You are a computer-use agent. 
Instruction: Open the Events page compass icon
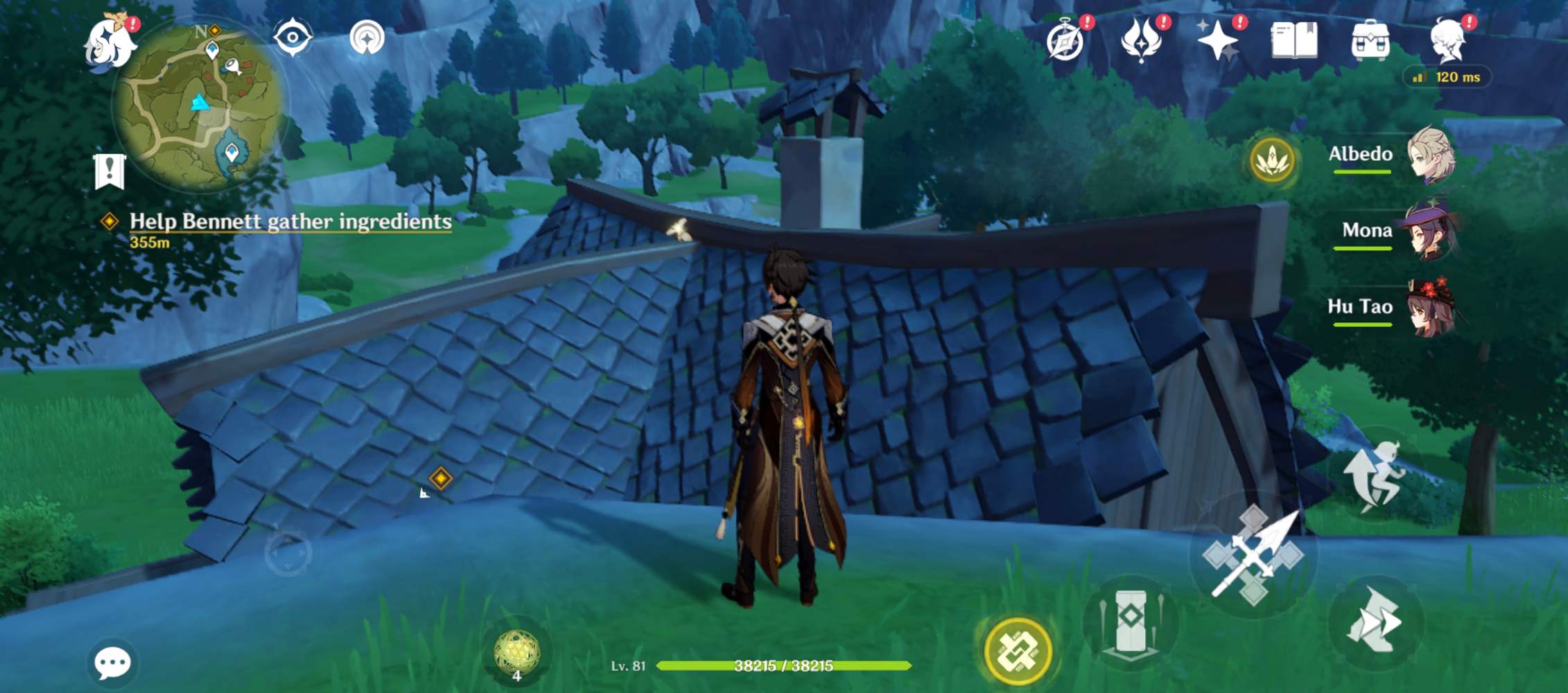[1065, 42]
